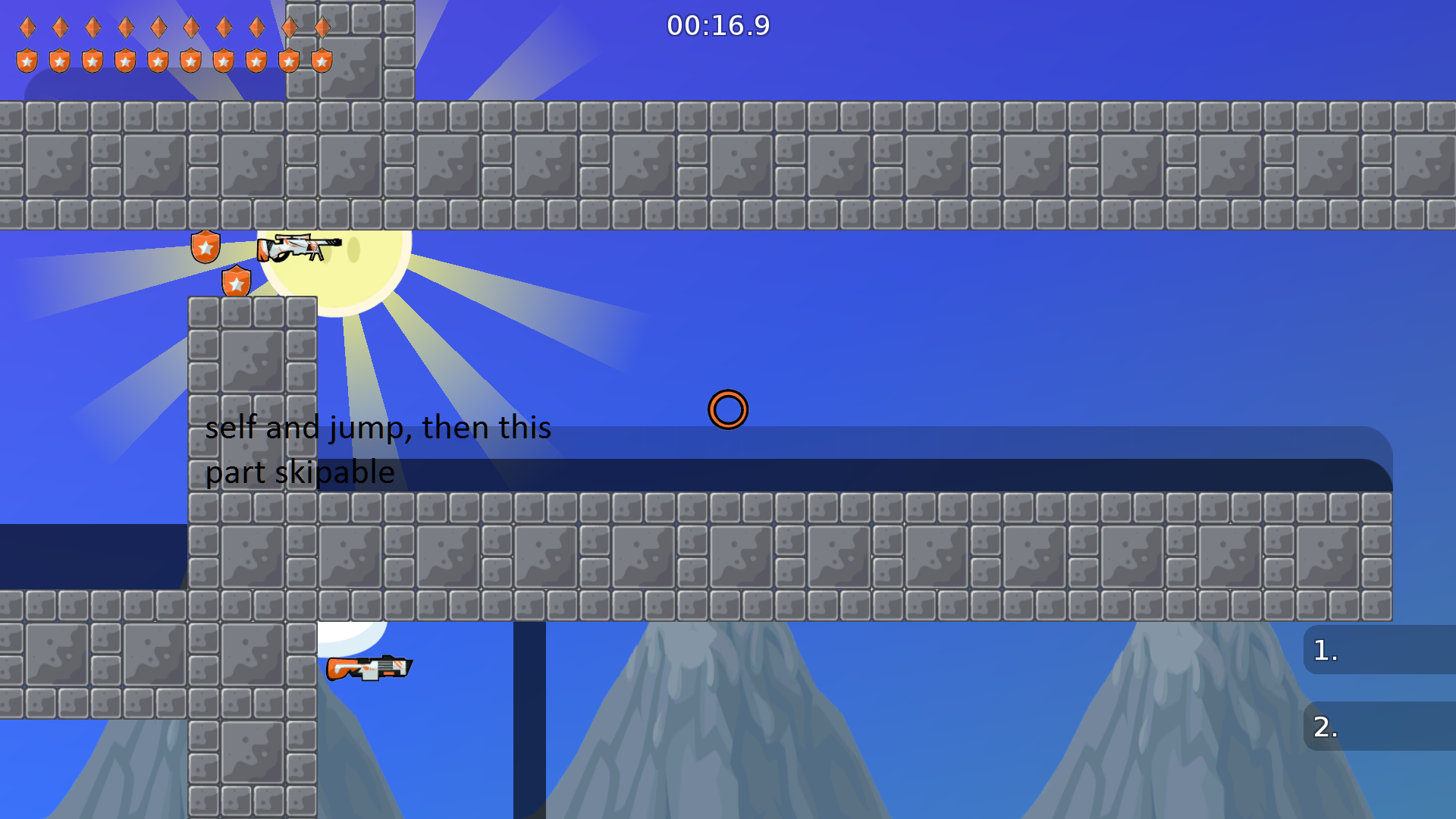Click the orange ring checkpoint

[727, 409]
